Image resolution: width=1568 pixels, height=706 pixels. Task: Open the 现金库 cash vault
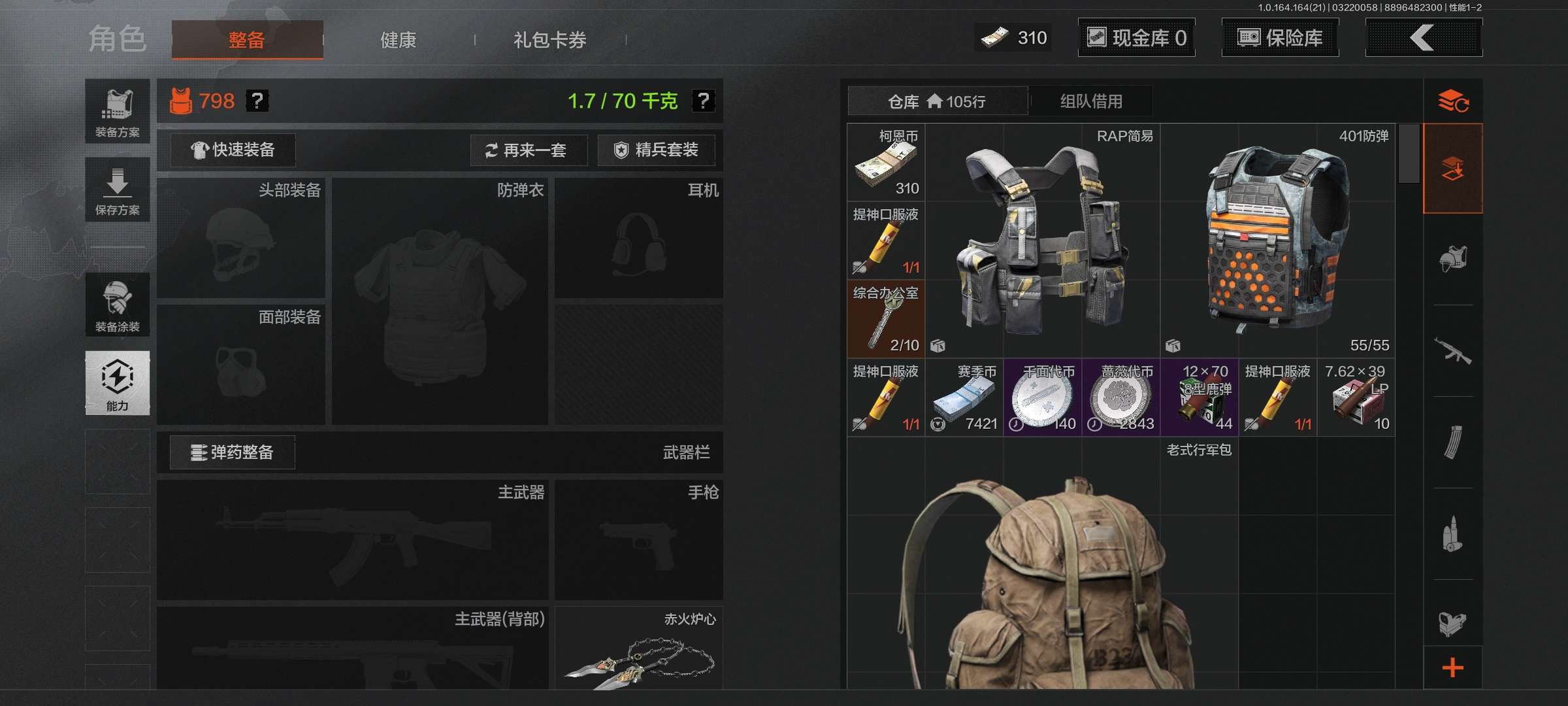click(x=1136, y=38)
